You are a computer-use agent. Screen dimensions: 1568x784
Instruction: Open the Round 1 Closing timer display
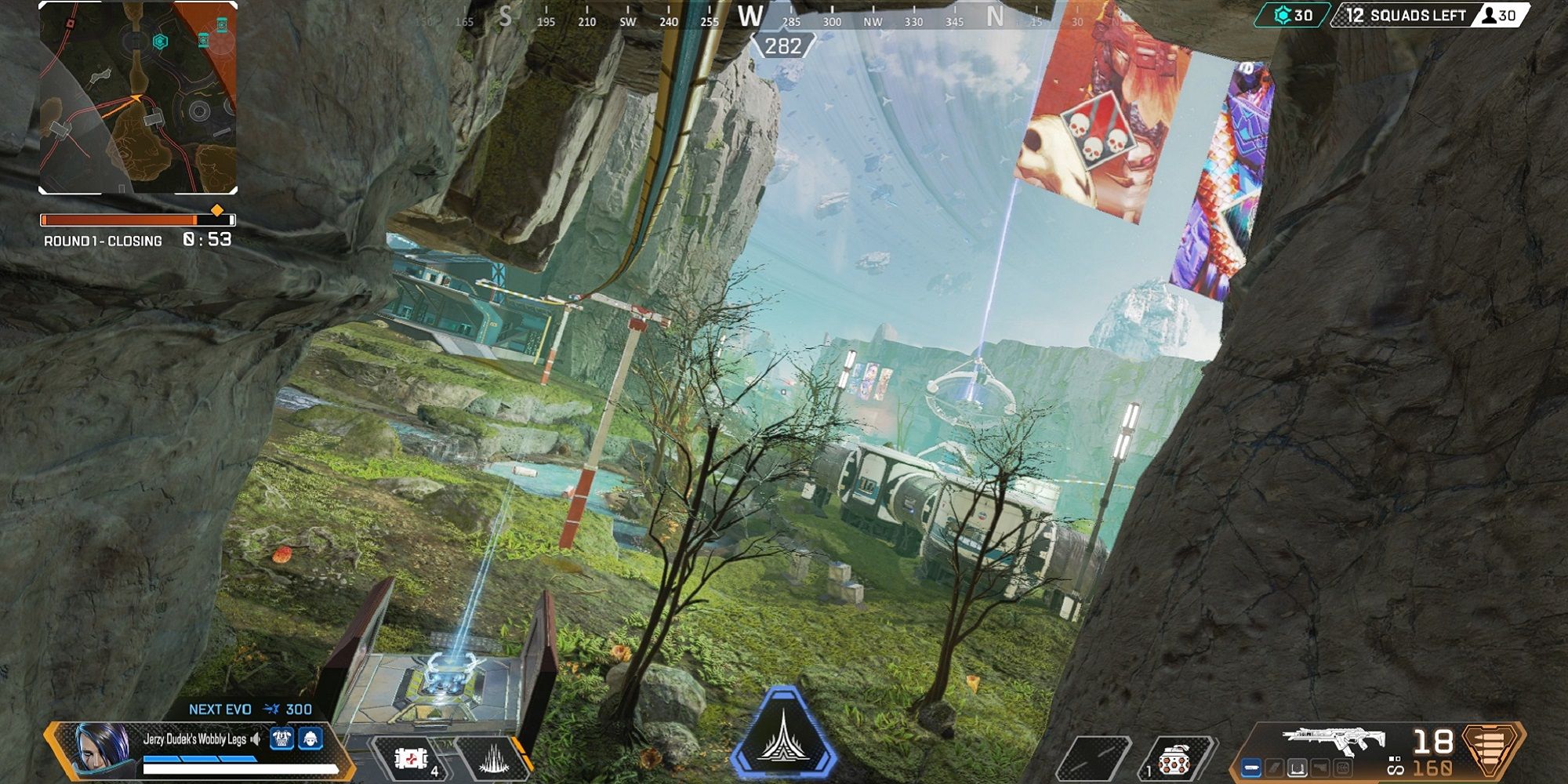point(137,239)
